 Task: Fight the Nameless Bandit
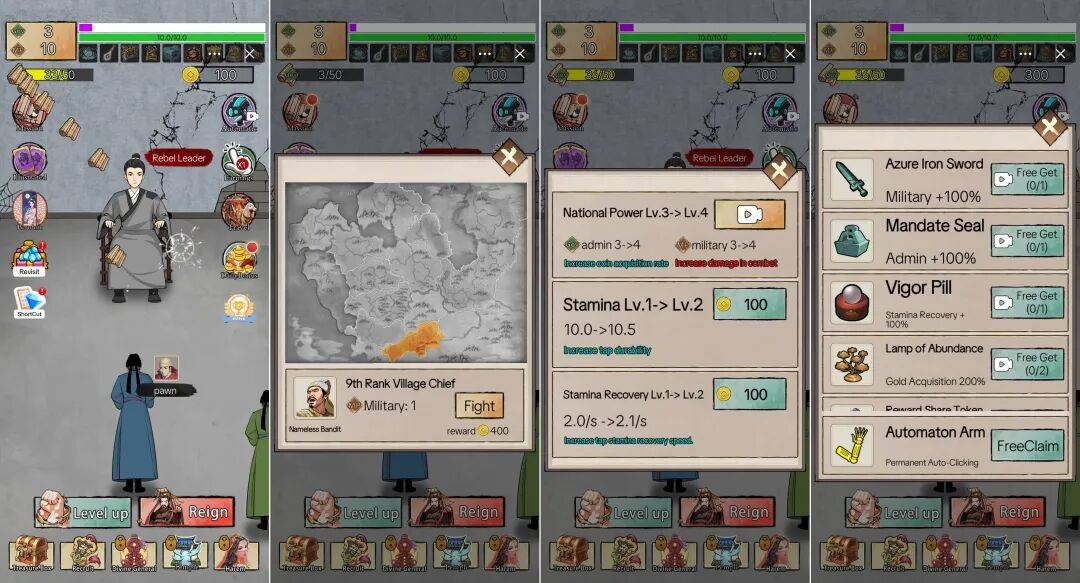[x=479, y=406]
